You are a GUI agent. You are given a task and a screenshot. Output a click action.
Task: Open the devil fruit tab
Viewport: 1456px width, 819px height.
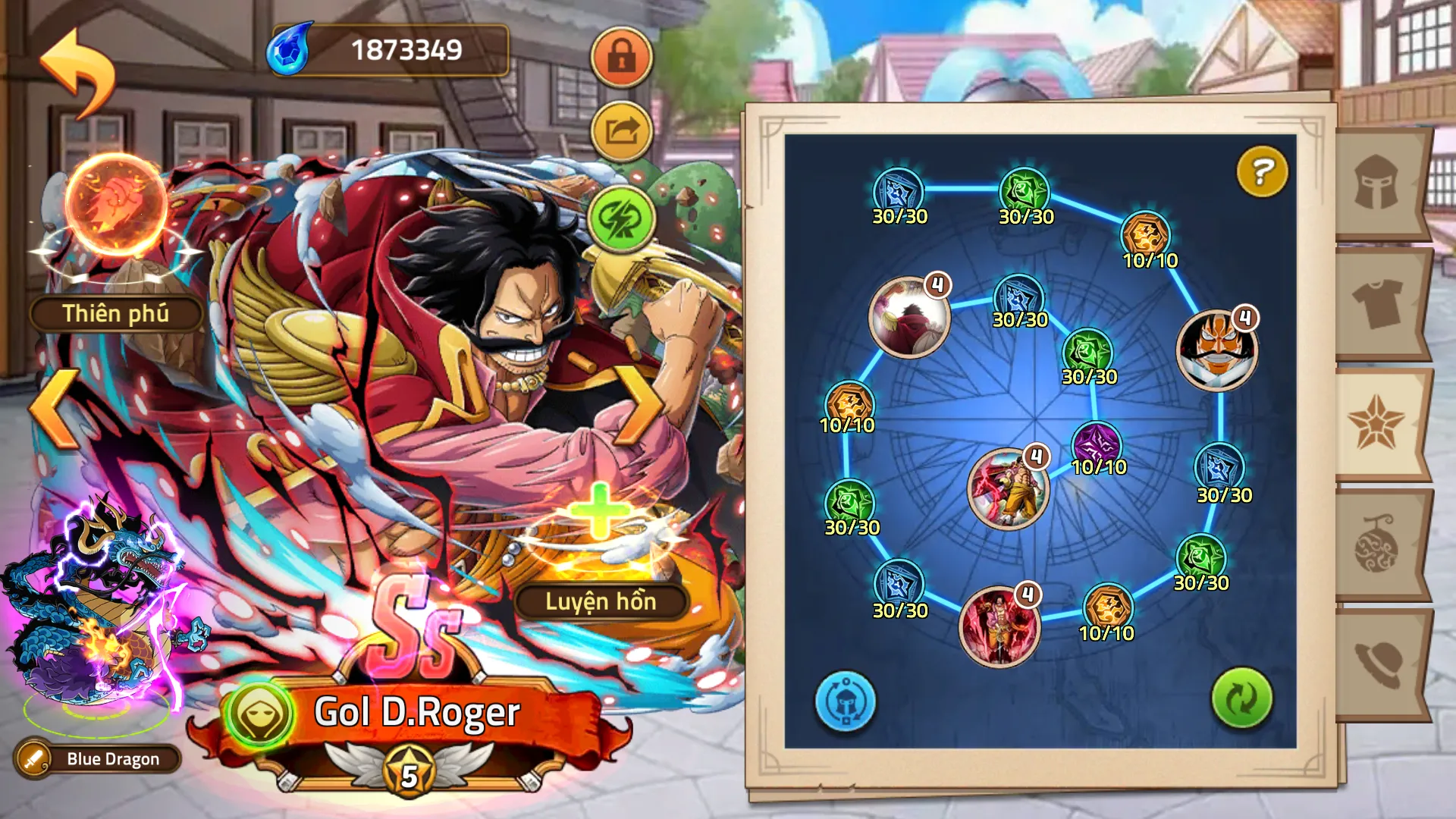[x=1377, y=544]
